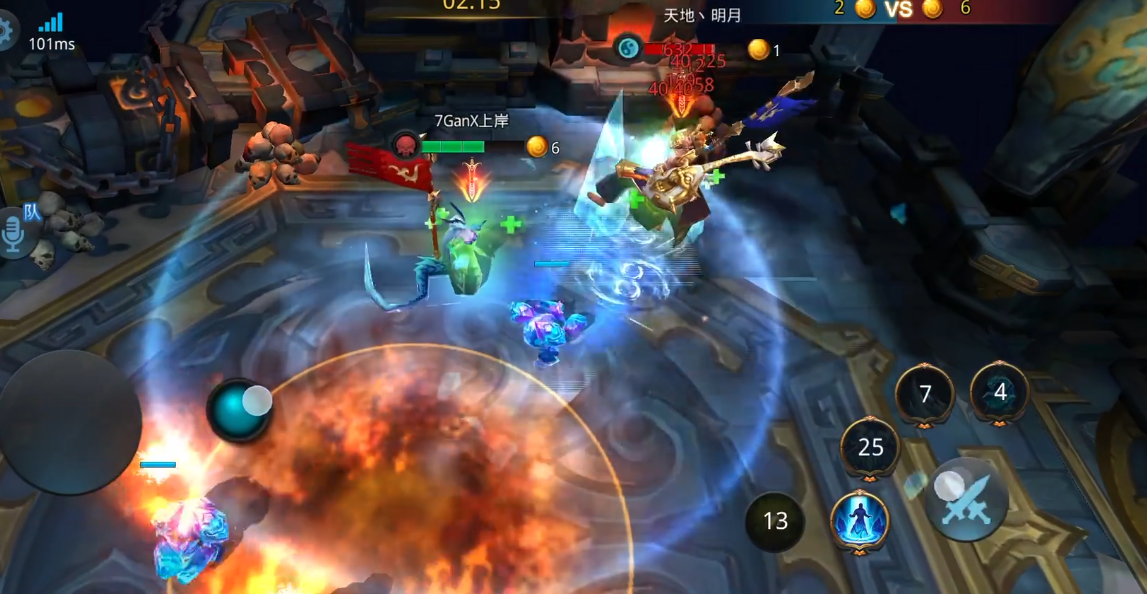Select the skill showing 7 cooldown
This screenshot has width=1147, height=594.
(925, 394)
